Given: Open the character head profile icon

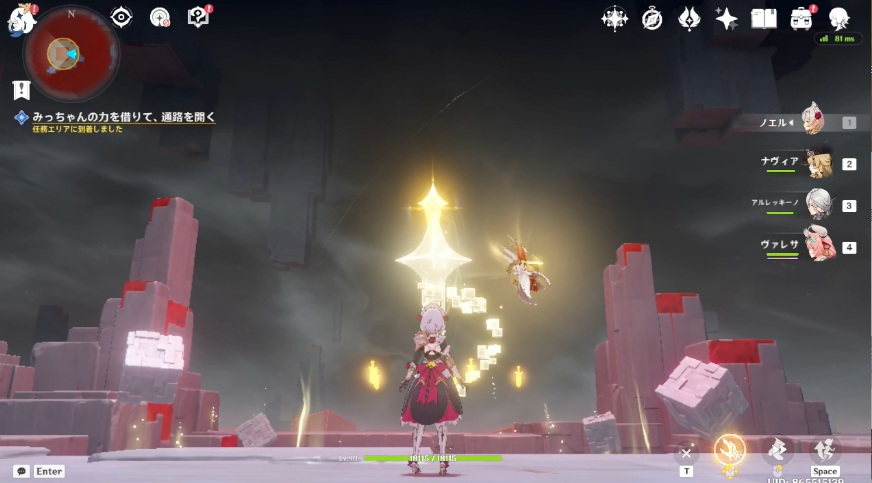Looking at the screenshot, I should pos(840,18).
